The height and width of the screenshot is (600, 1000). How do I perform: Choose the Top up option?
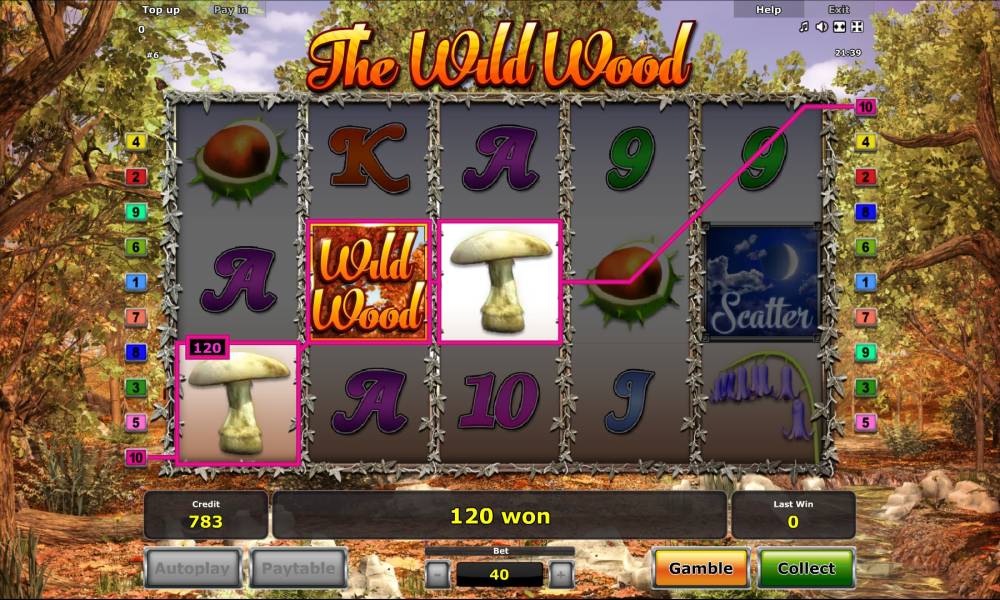click(x=160, y=9)
